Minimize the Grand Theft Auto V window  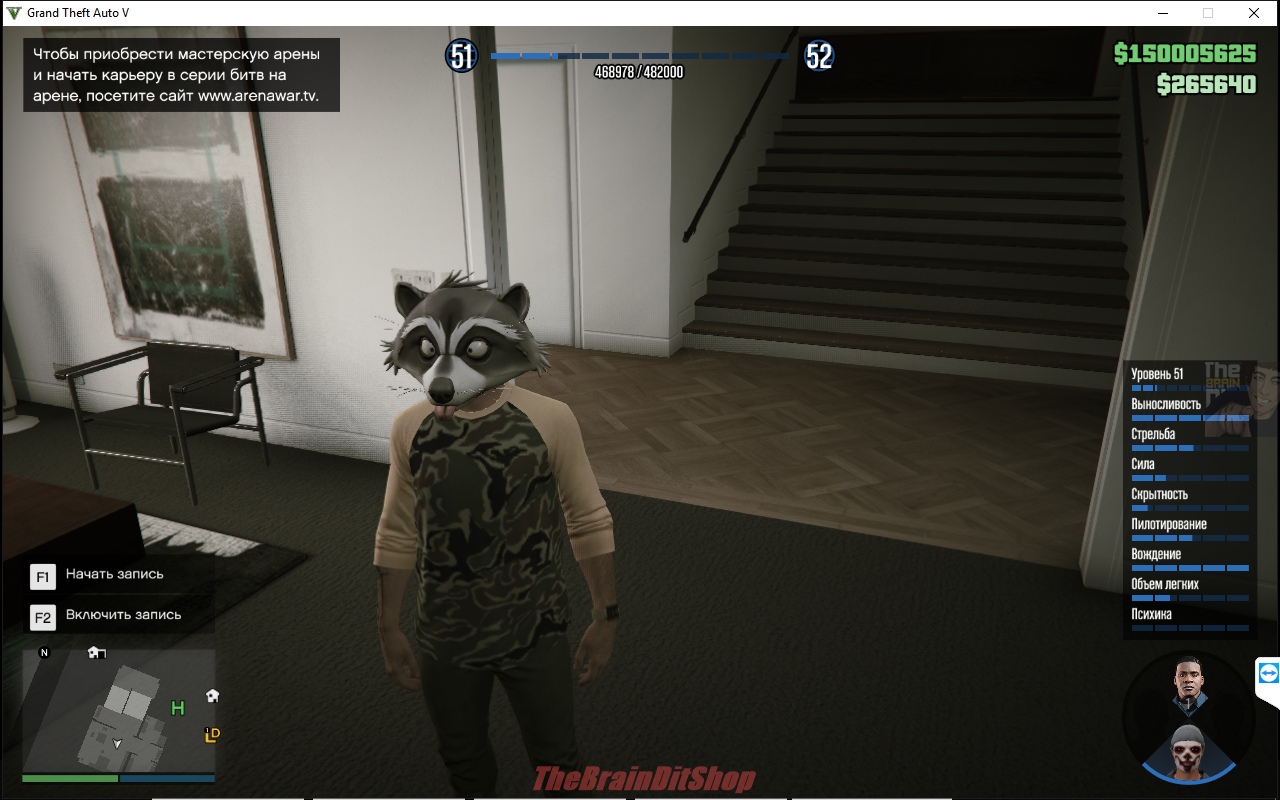click(1163, 13)
